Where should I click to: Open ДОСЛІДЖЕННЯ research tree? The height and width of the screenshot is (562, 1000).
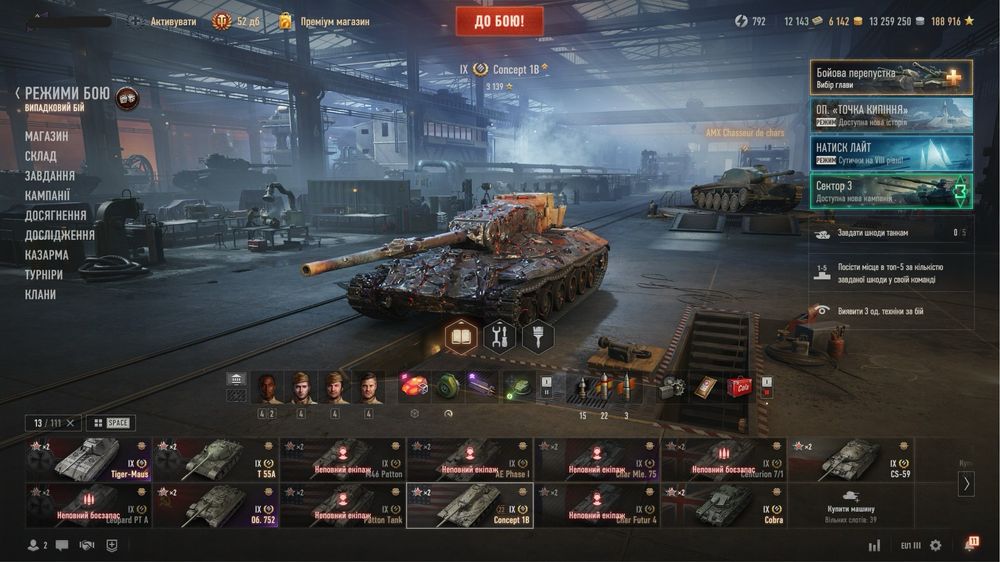[x=60, y=235]
